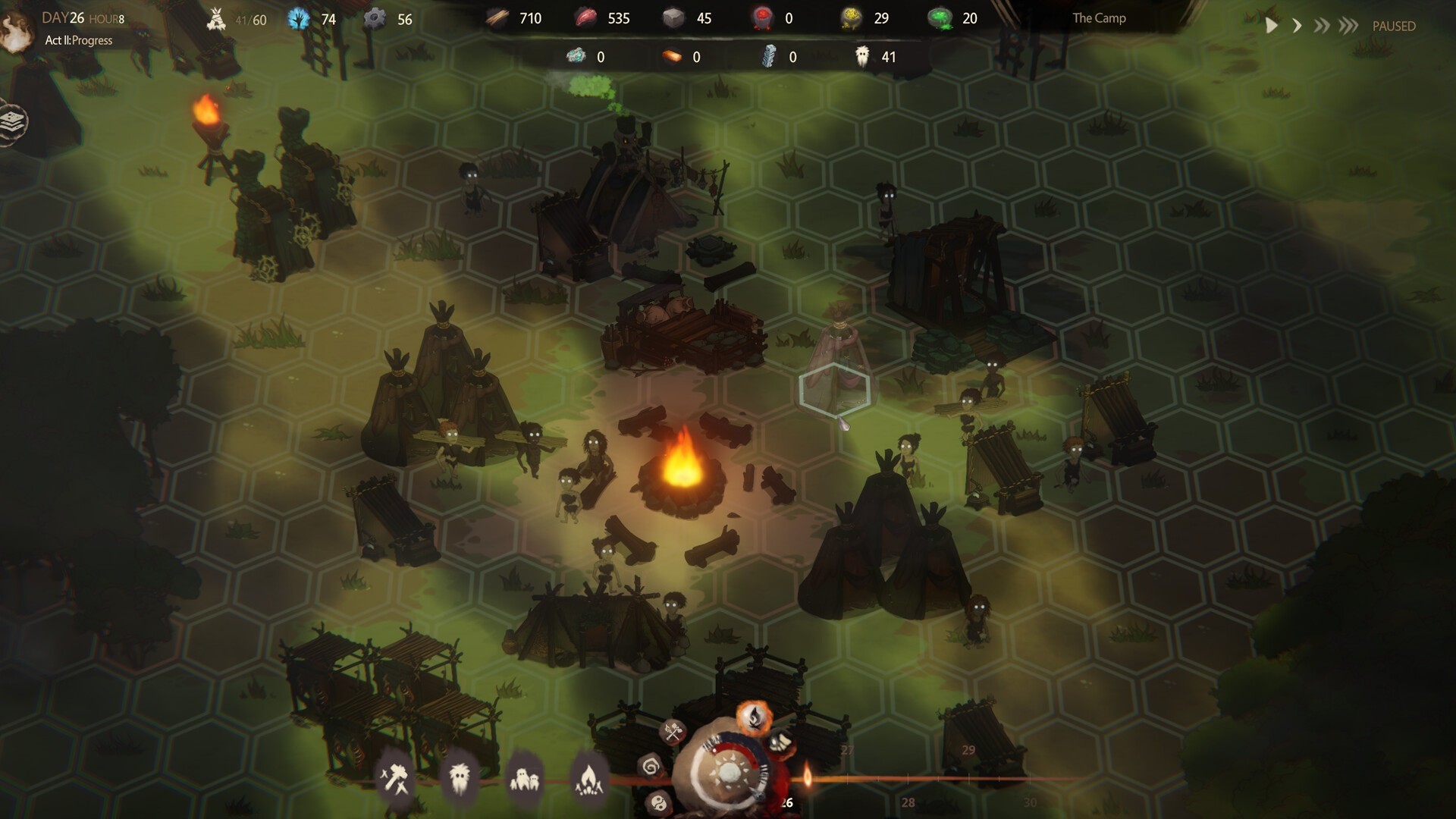Image resolution: width=1456 pixels, height=819 pixels.
Task: Set game speed to triple chevron
Action: click(1348, 26)
